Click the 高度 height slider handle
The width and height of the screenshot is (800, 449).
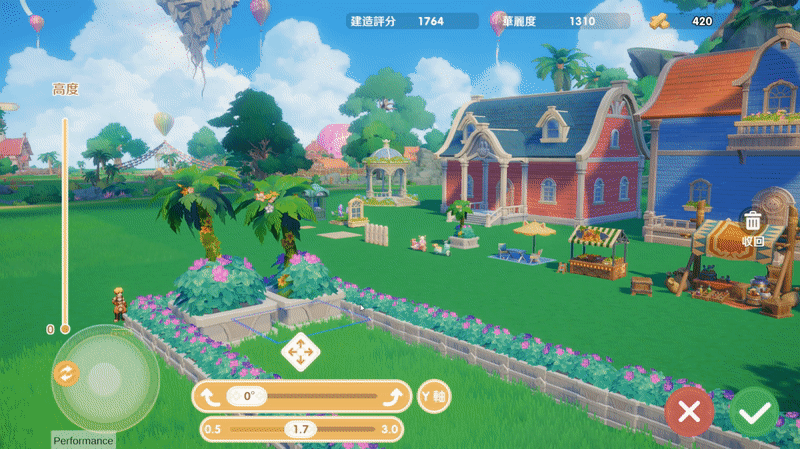(x=65, y=328)
